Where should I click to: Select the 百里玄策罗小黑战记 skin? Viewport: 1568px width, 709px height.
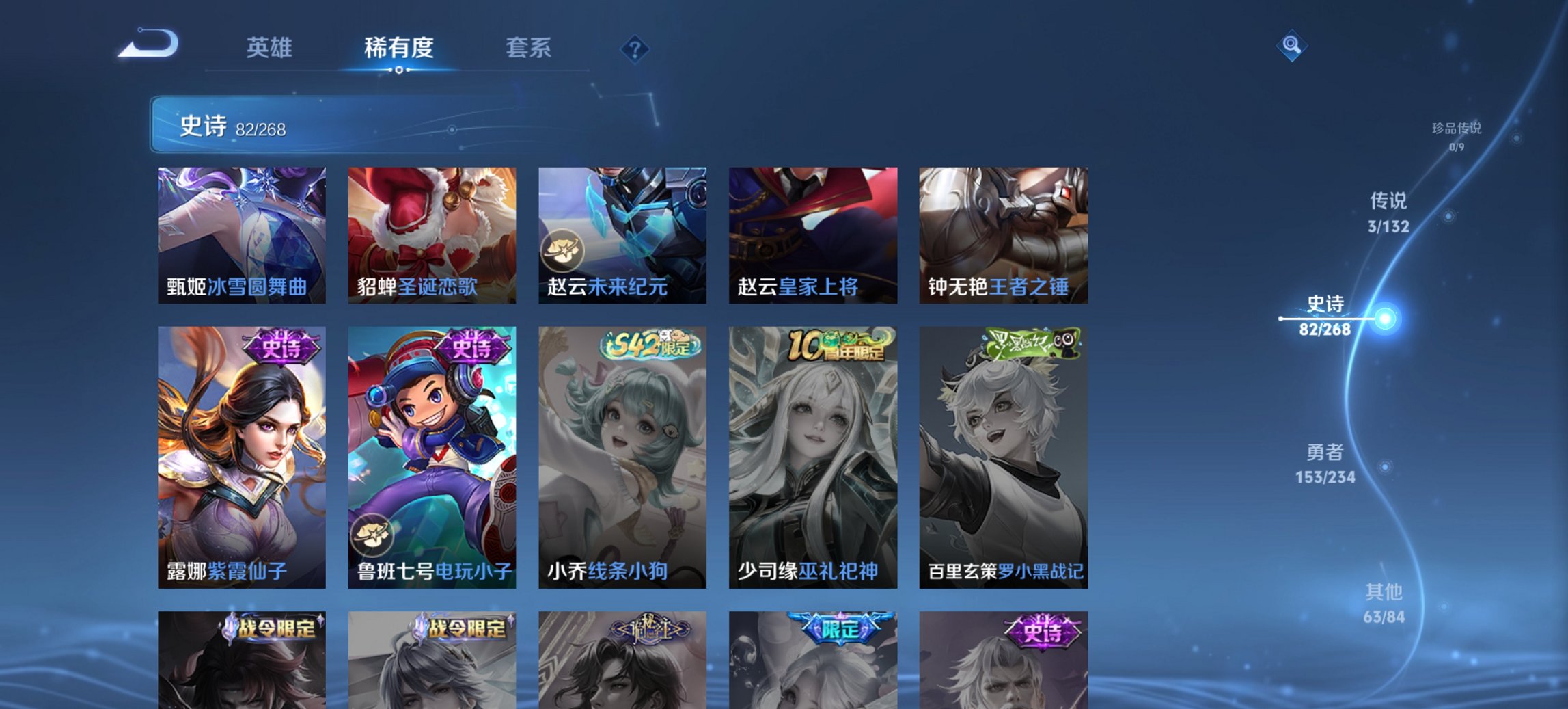(x=1004, y=458)
